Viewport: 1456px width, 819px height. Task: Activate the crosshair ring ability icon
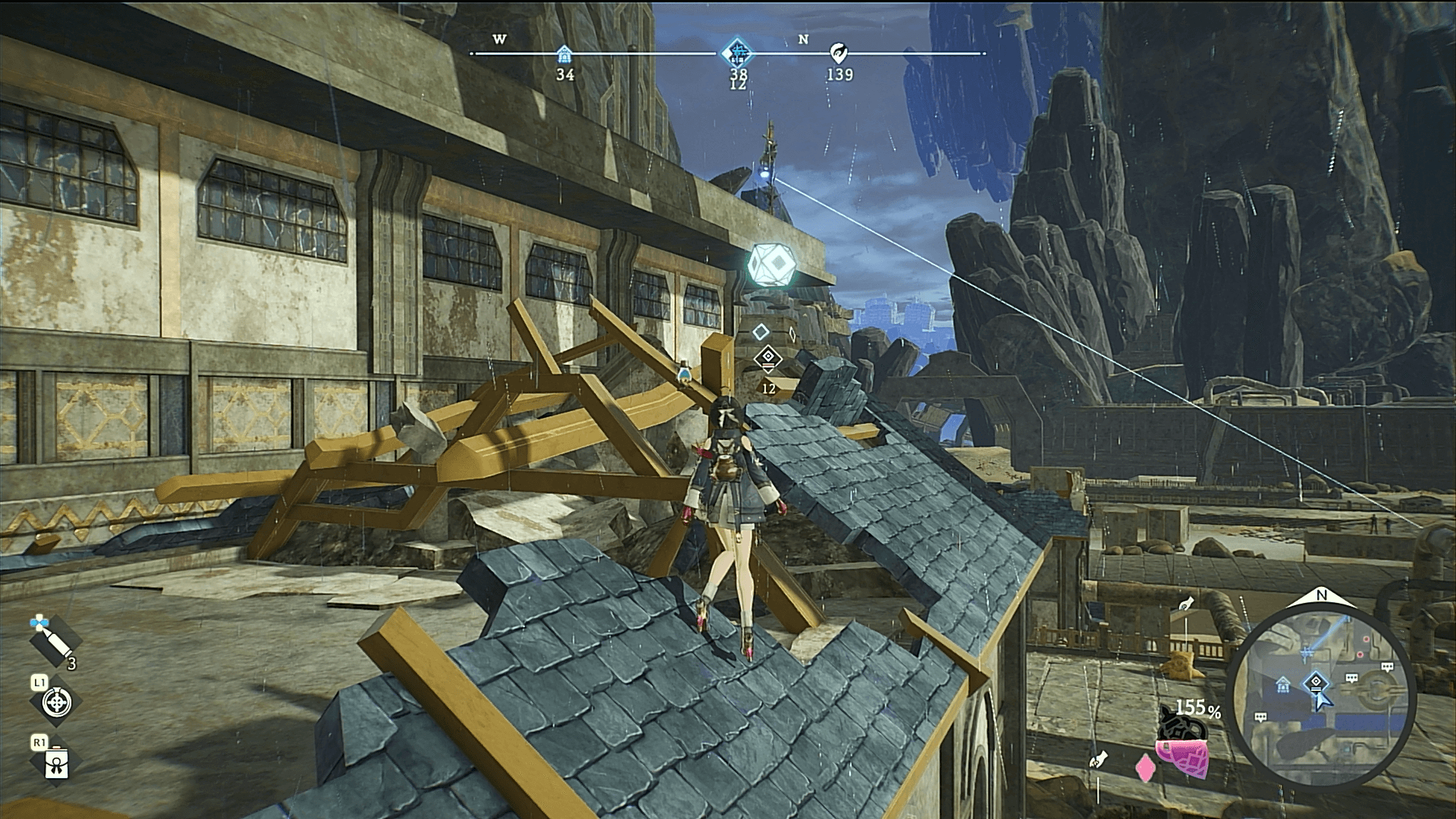click(56, 703)
